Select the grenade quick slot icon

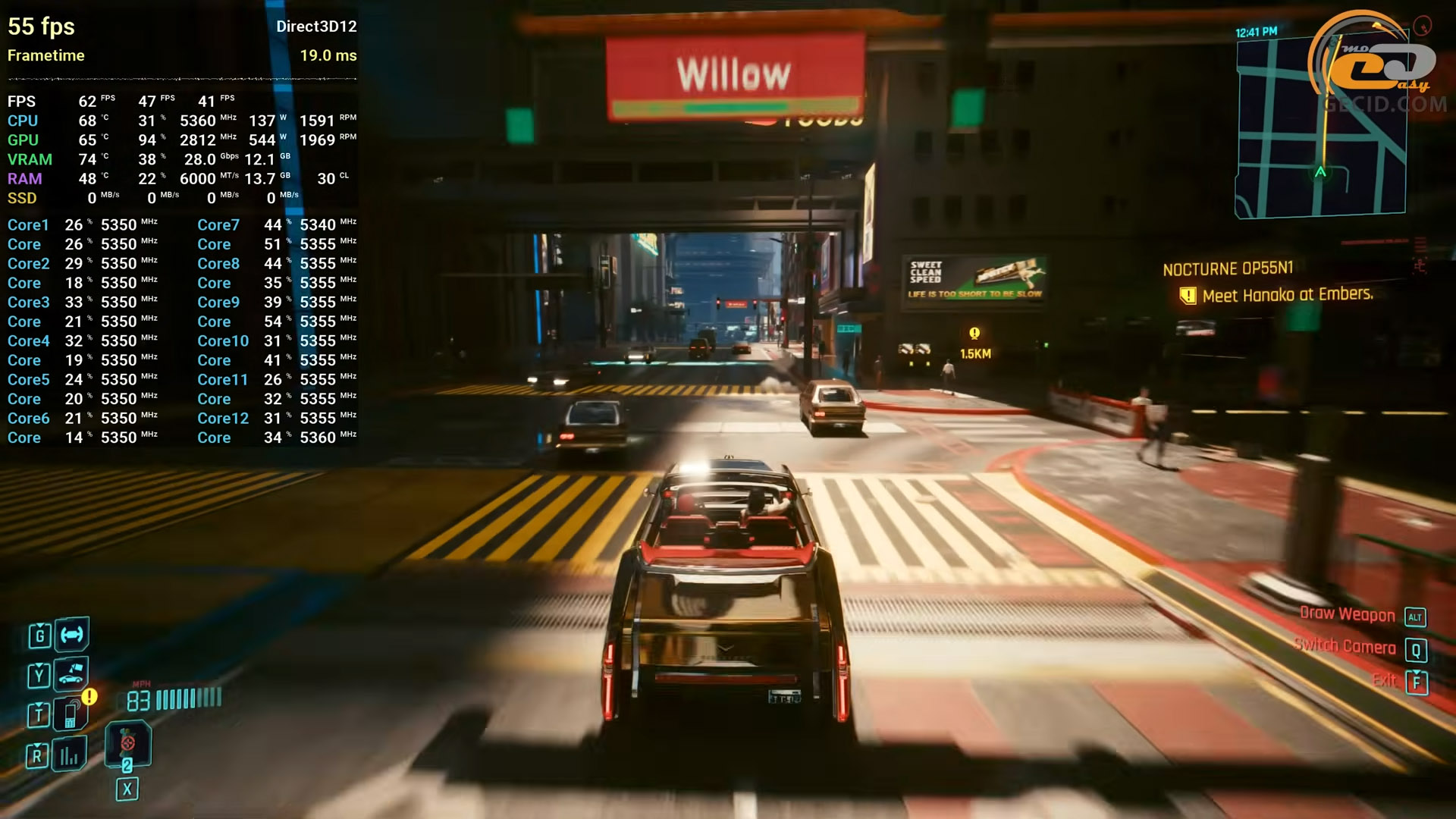(x=127, y=742)
